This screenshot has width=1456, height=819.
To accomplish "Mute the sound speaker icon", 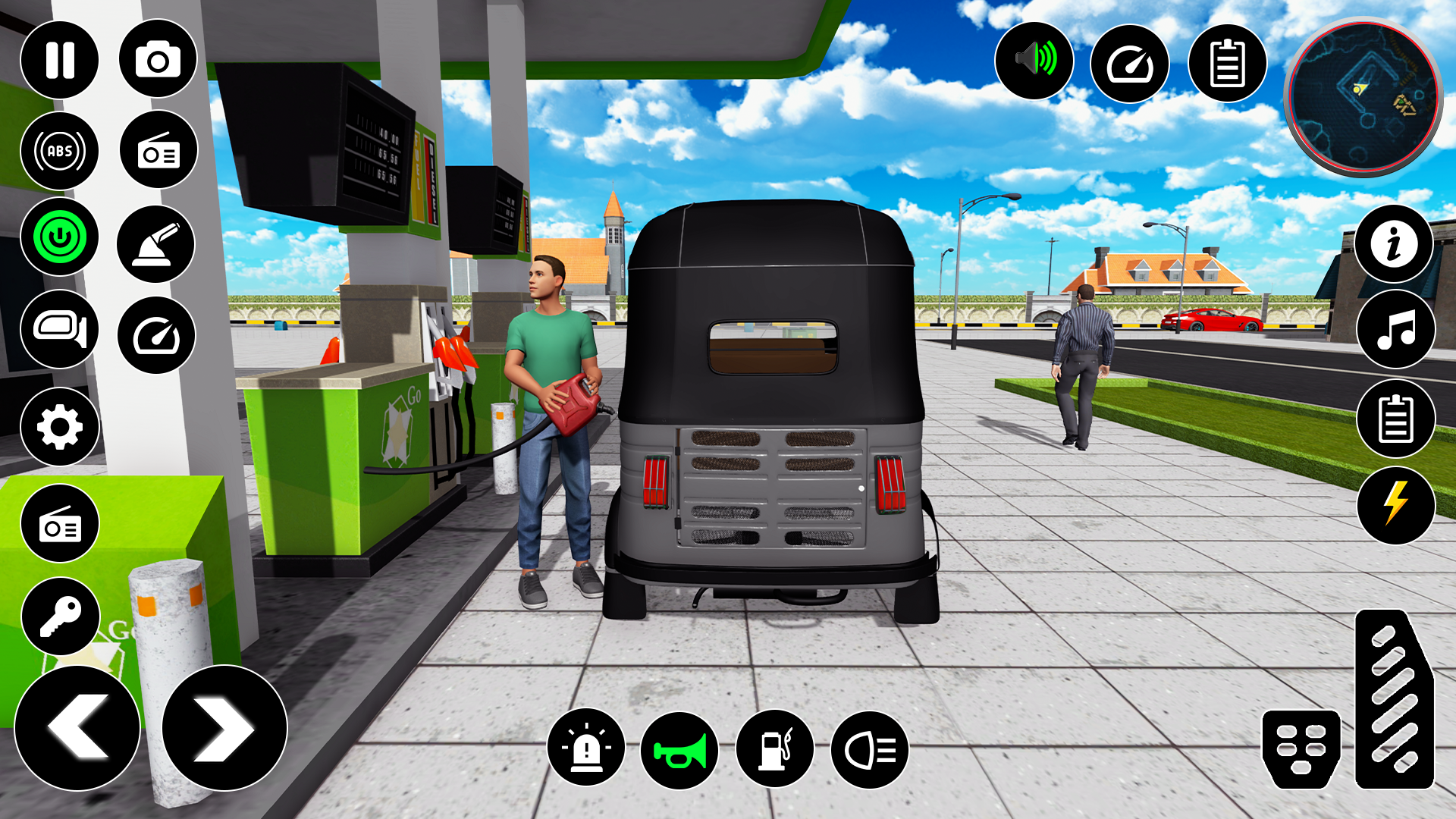I will click(x=1034, y=60).
